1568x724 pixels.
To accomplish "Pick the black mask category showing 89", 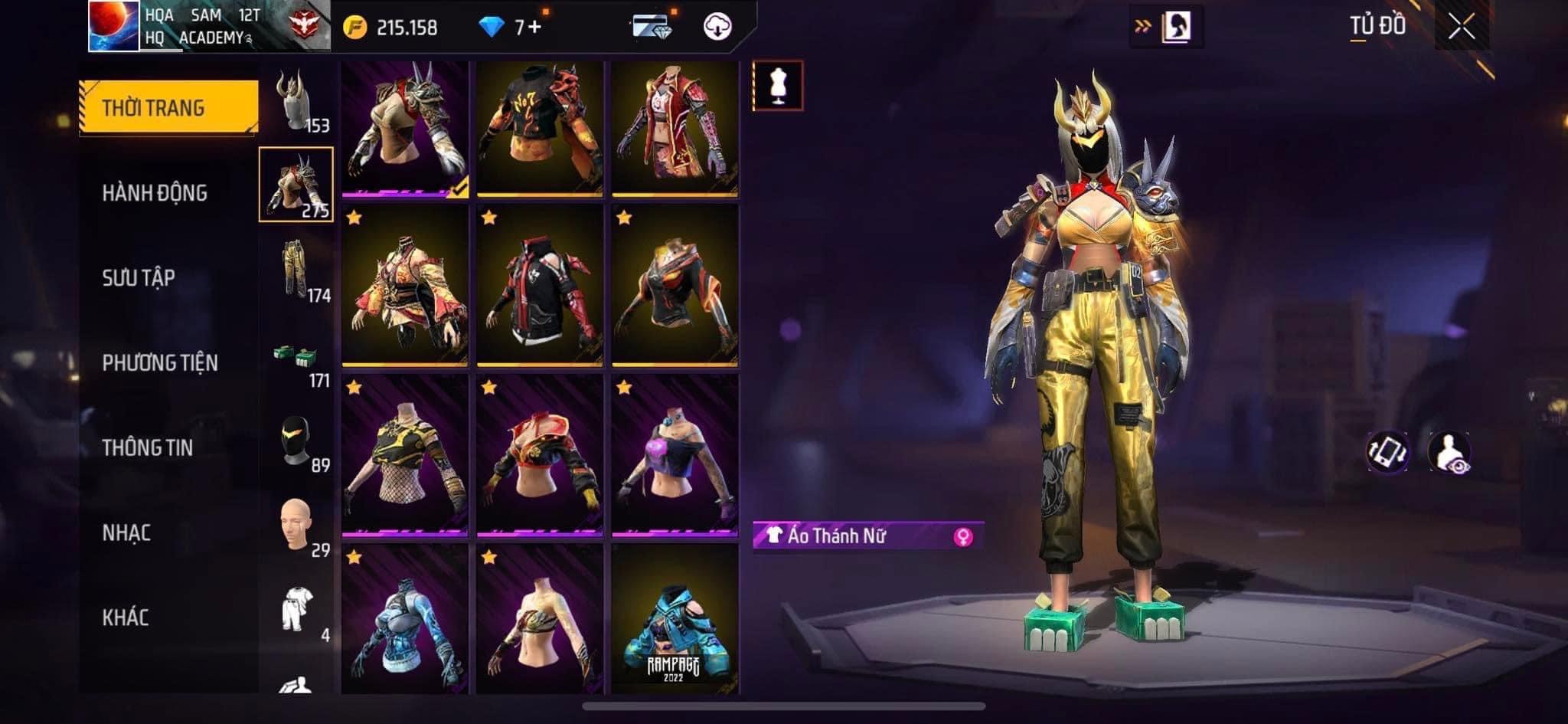I will click(x=296, y=444).
